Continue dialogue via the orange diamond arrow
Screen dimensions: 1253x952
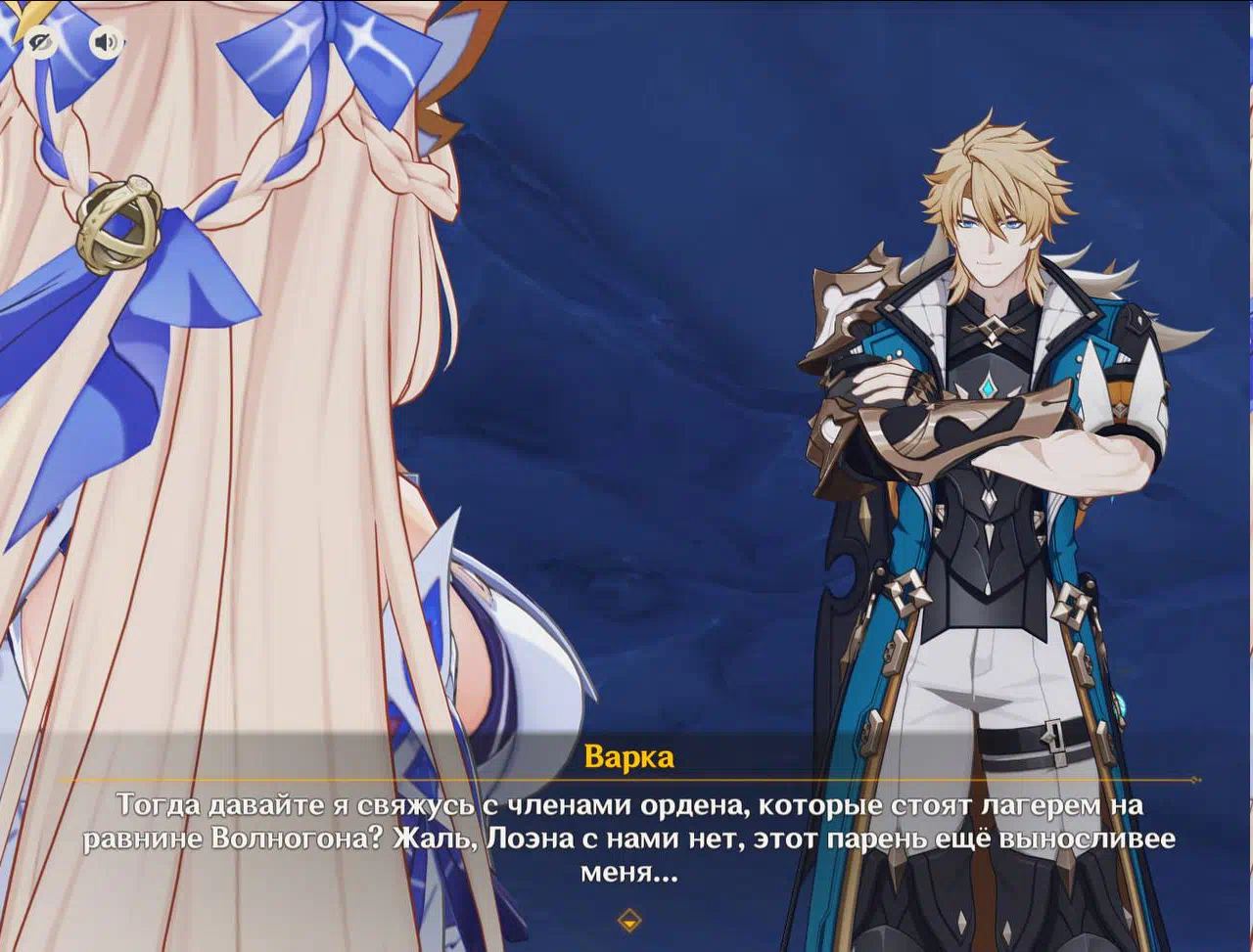click(629, 920)
